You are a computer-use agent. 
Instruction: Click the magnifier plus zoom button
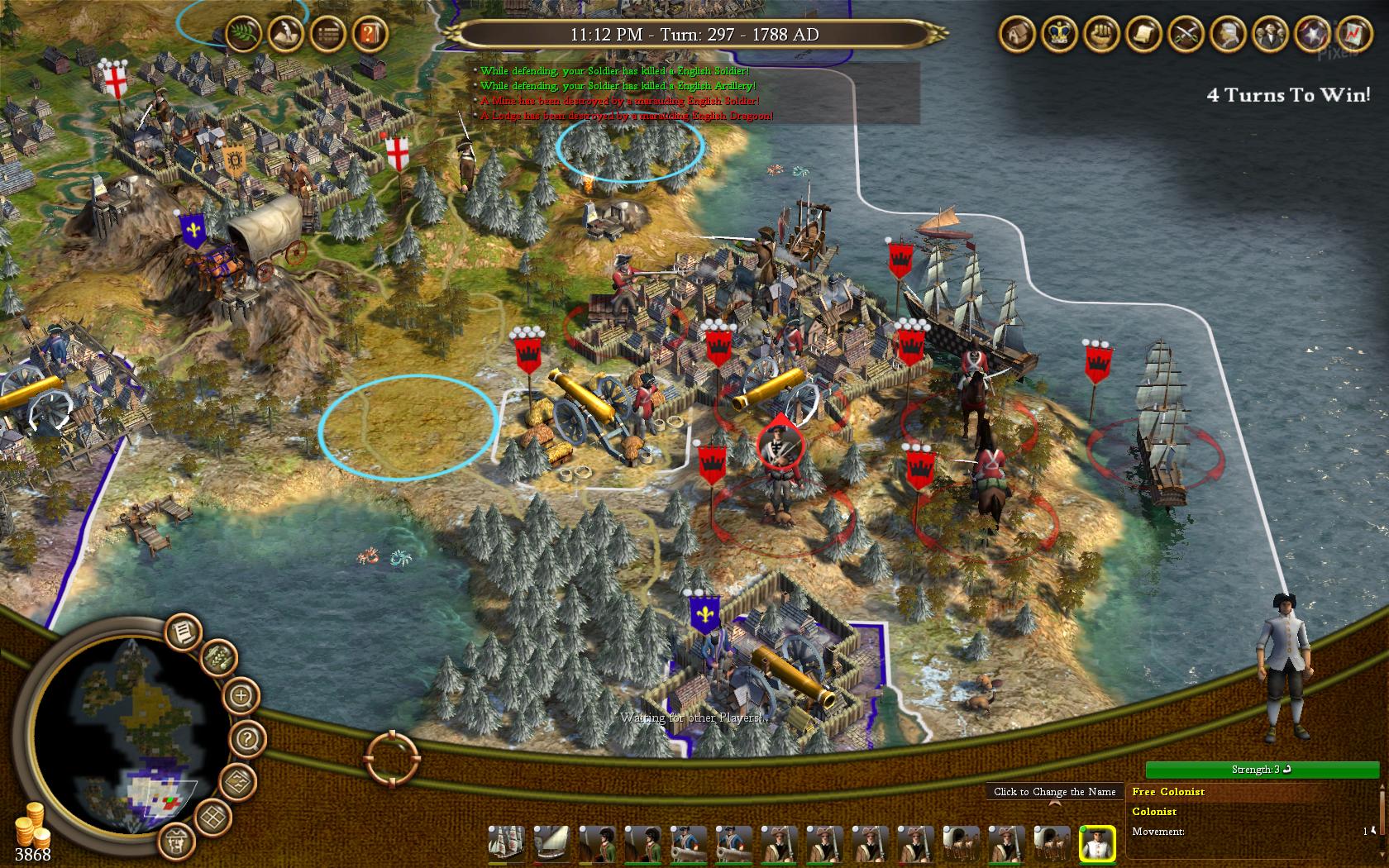(241, 695)
